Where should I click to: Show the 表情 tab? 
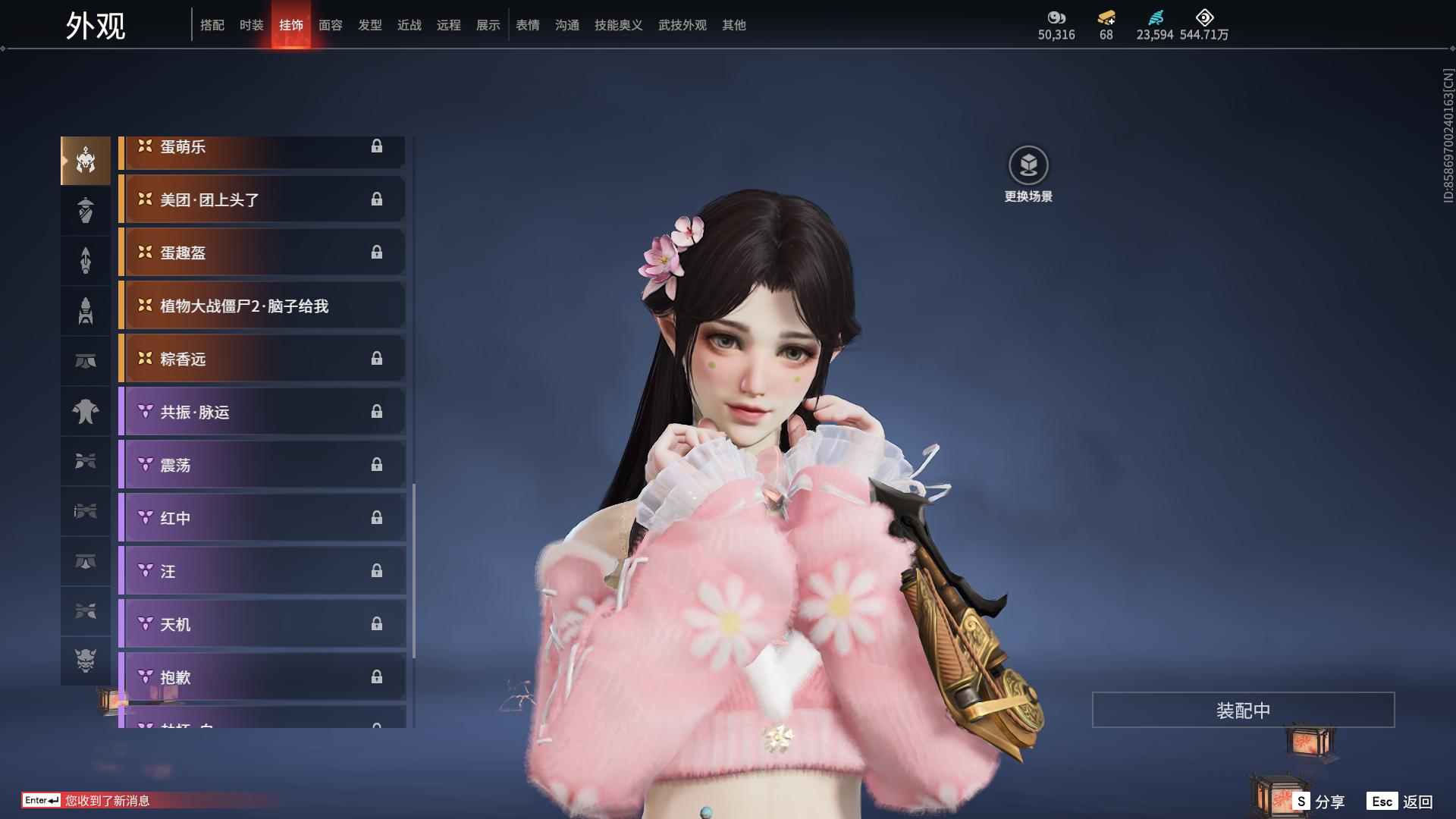(528, 25)
